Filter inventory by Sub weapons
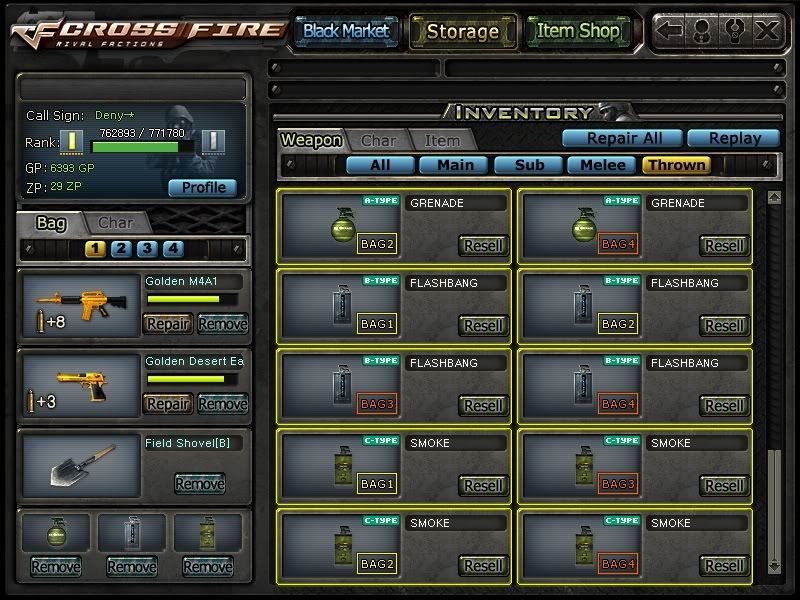The width and height of the screenshot is (800, 600). click(528, 165)
